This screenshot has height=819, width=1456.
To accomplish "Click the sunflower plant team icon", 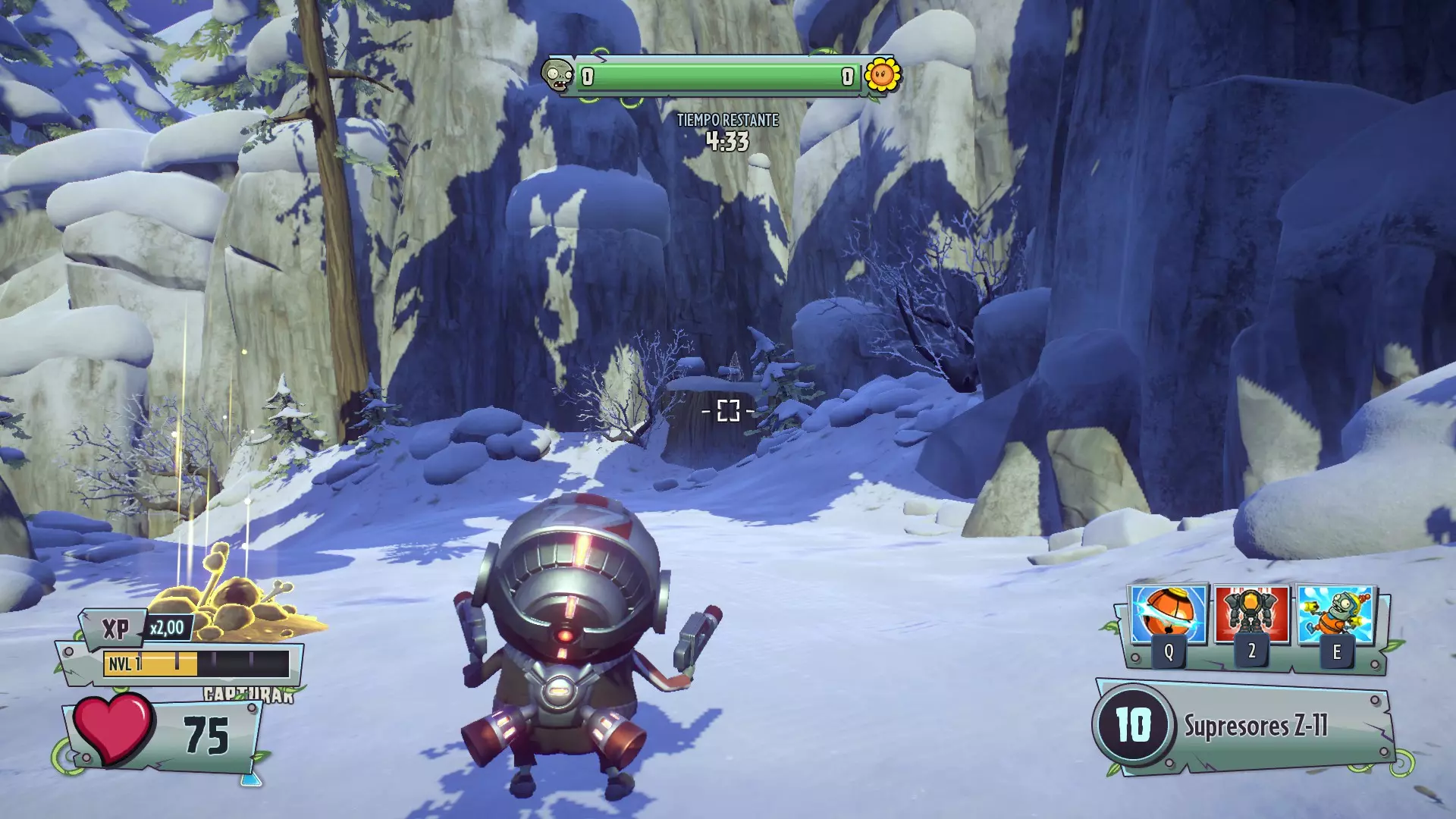I will (883, 76).
